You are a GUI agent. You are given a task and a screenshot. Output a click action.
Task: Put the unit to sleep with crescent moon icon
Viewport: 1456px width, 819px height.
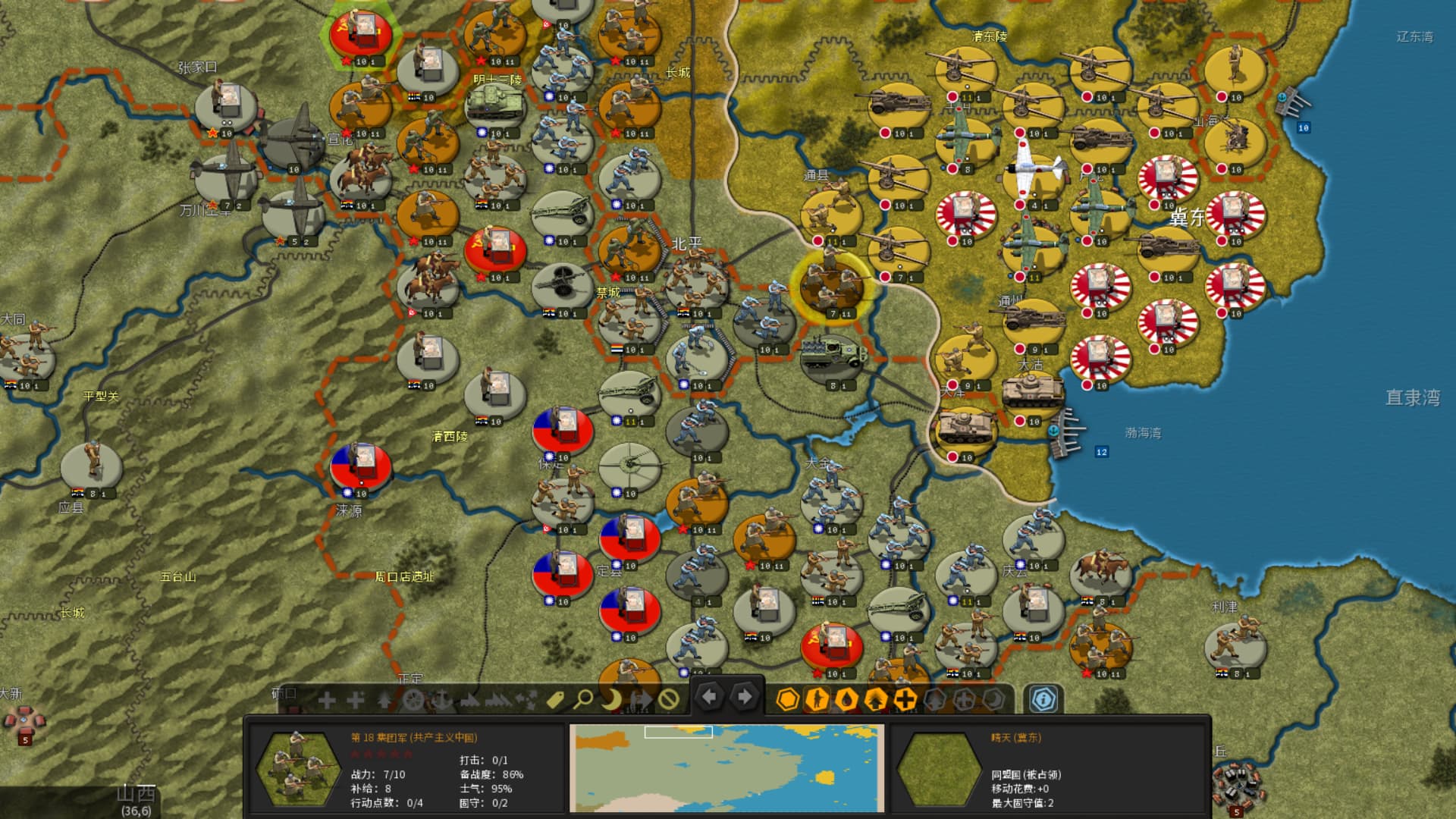pos(611,699)
